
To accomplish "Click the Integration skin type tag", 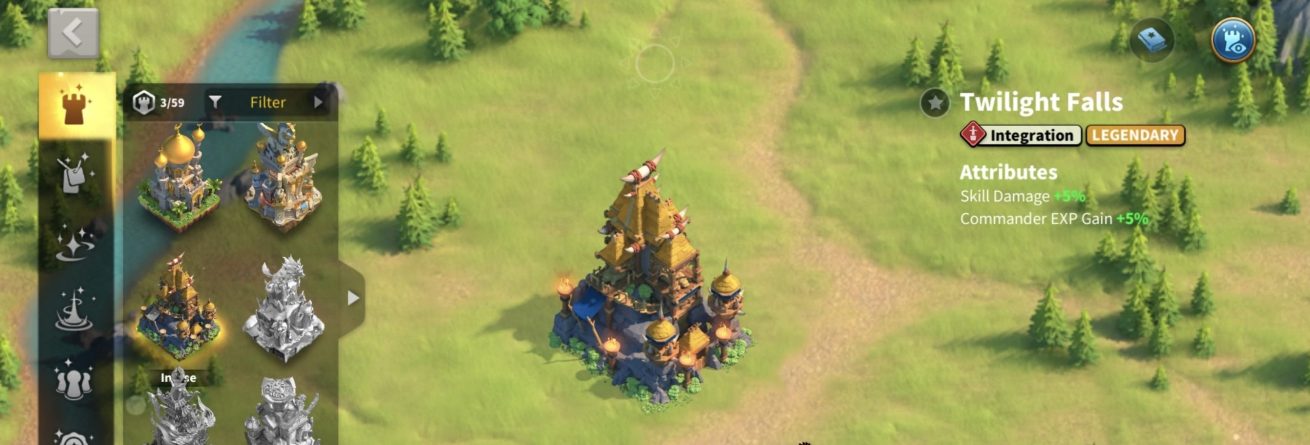I will 1022,135.
